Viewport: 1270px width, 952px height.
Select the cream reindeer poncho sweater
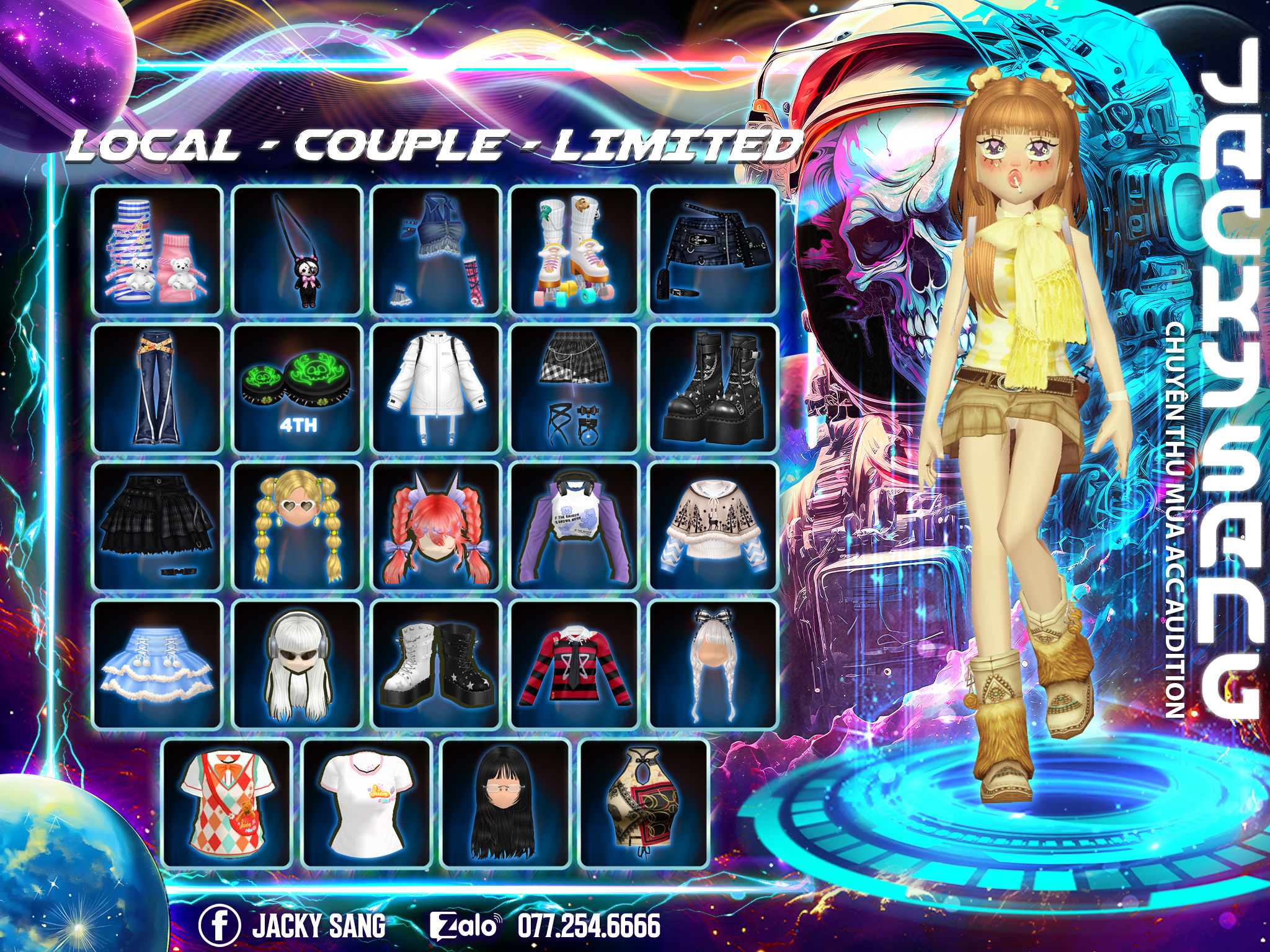(713, 527)
